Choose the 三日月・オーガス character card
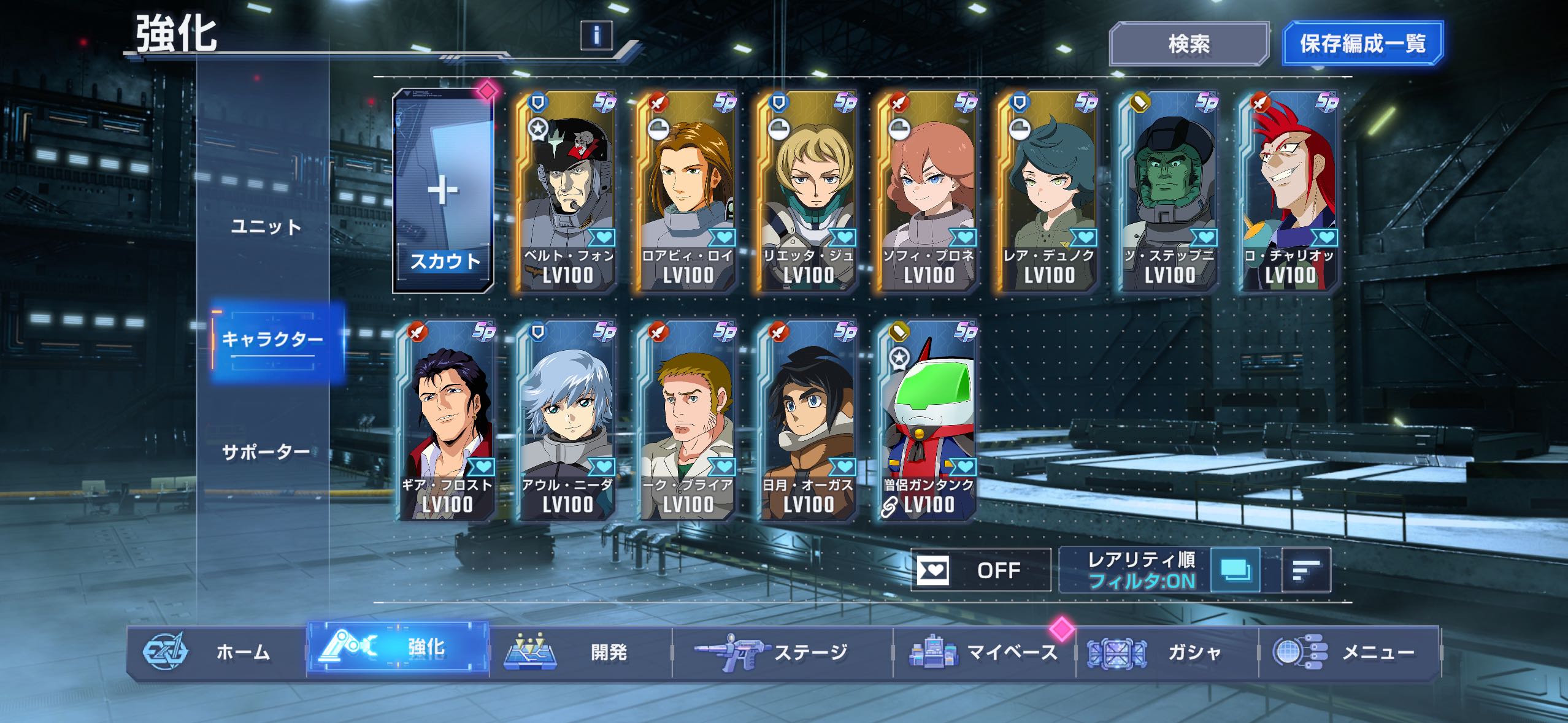 [807, 421]
